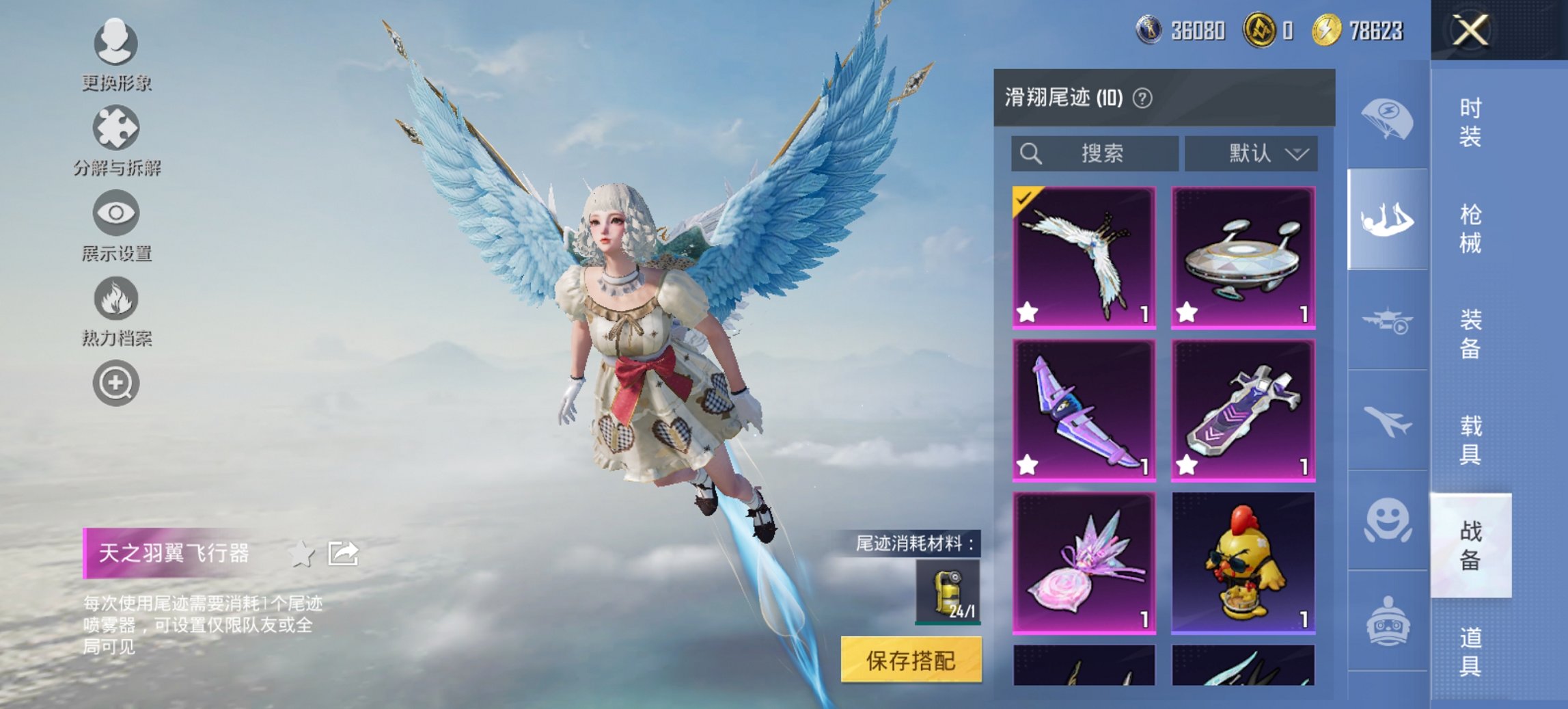Open 展示设置 eye icon
The image size is (1568, 709).
(116, 215)
